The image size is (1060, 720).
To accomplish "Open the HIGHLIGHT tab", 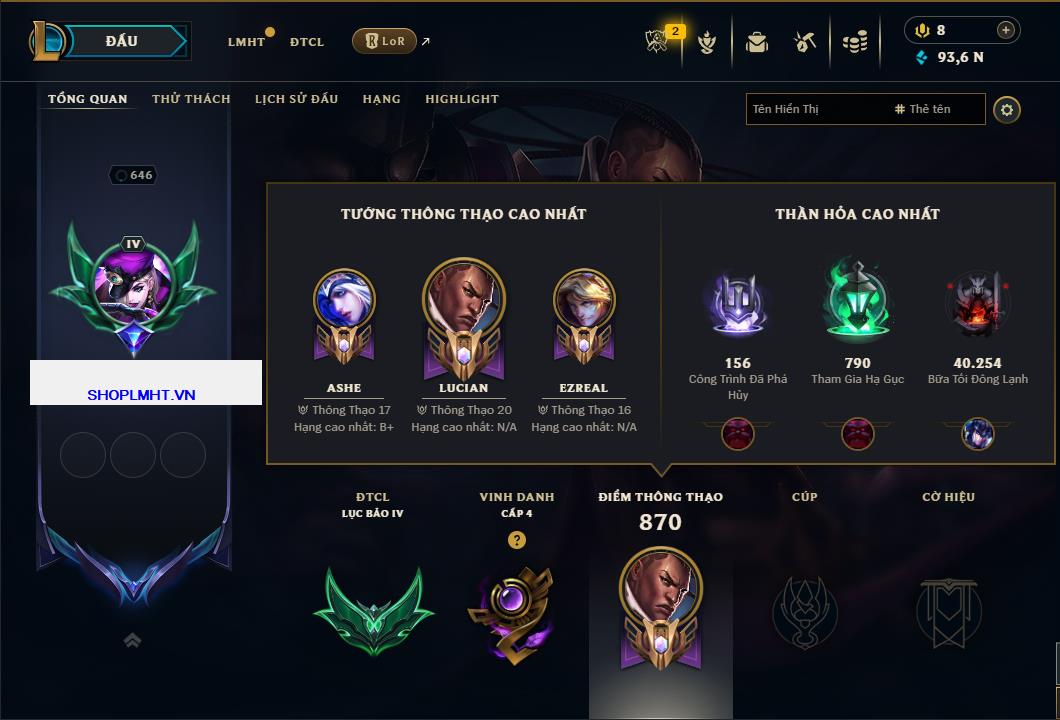I will 462,99.
